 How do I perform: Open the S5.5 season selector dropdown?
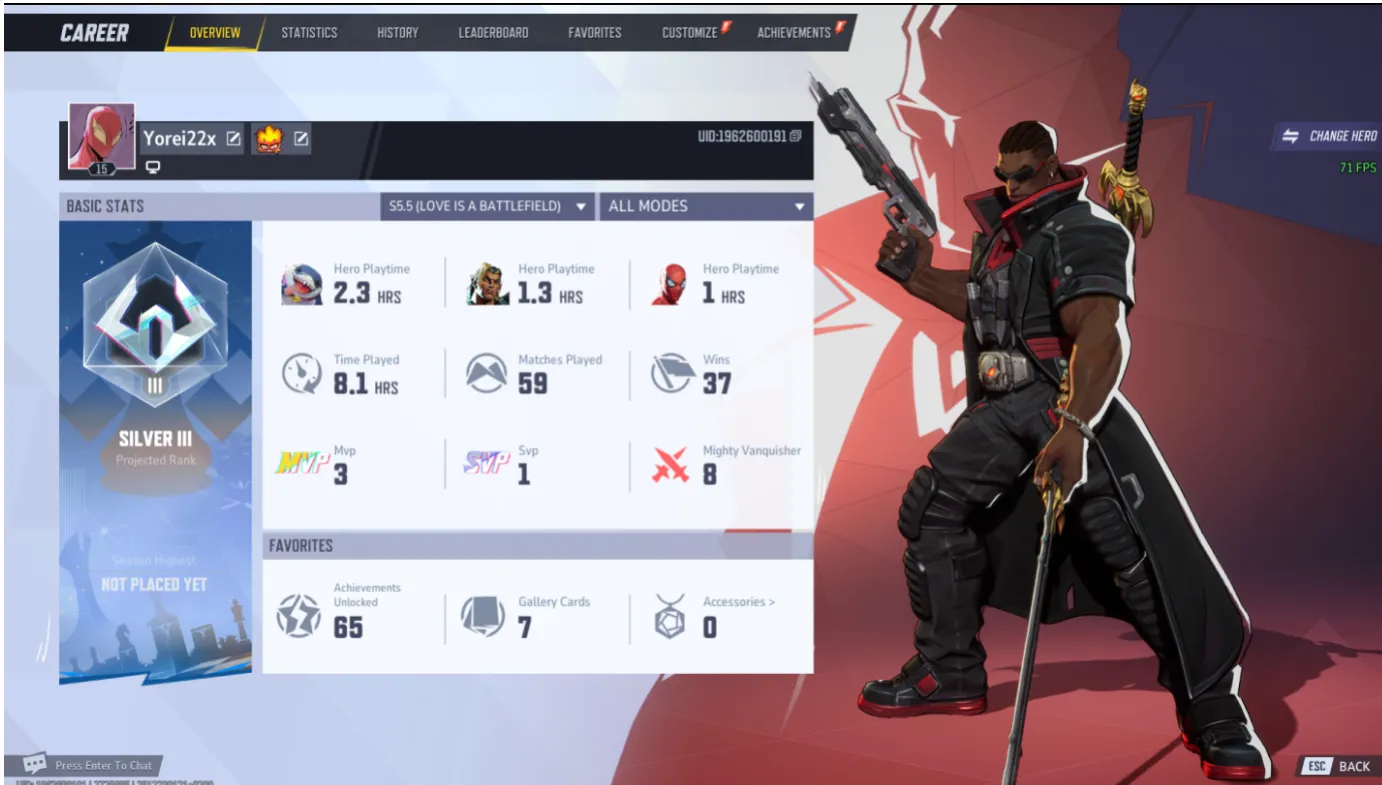(487, 206)
